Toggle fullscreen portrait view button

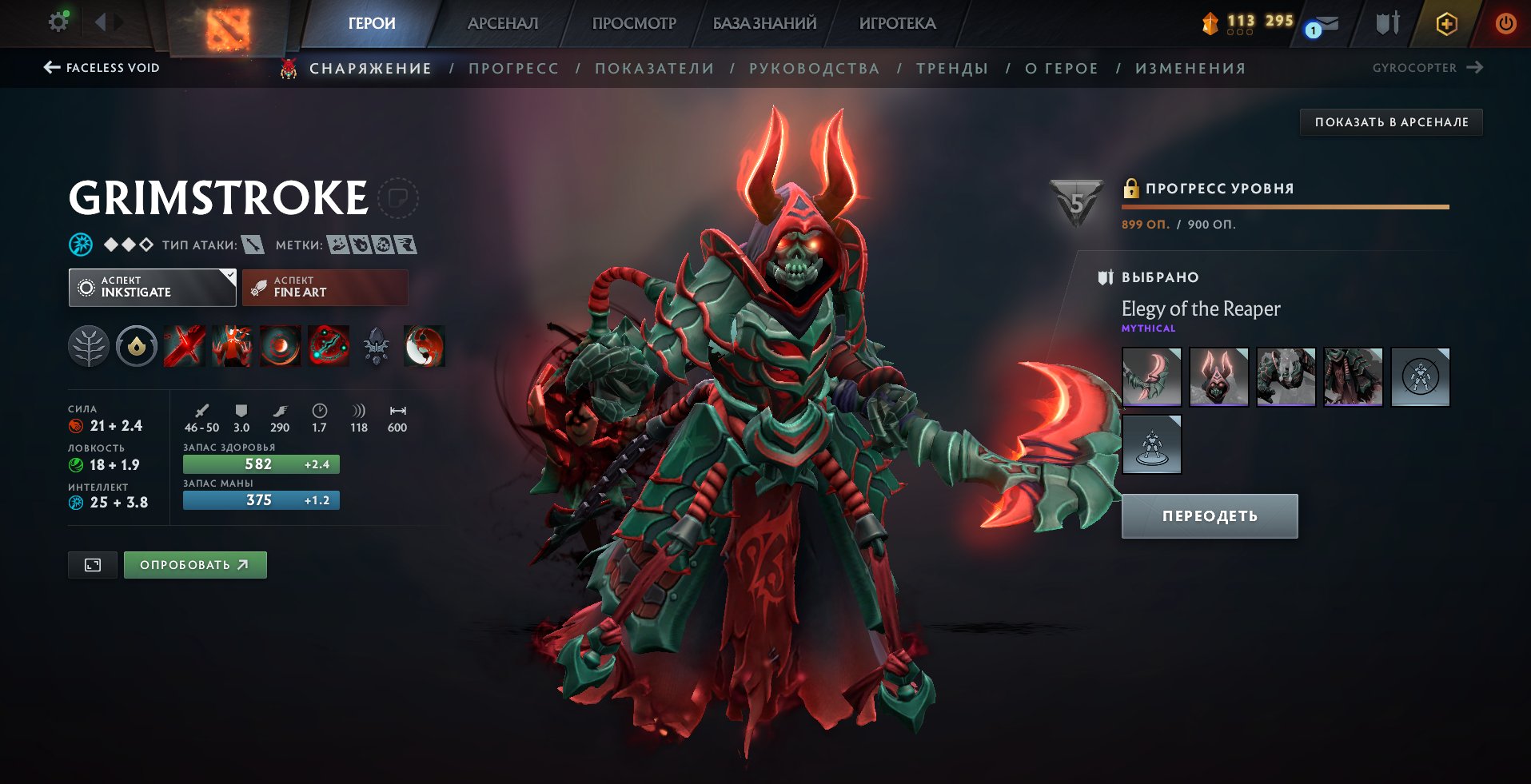click(x=92, y=564)
